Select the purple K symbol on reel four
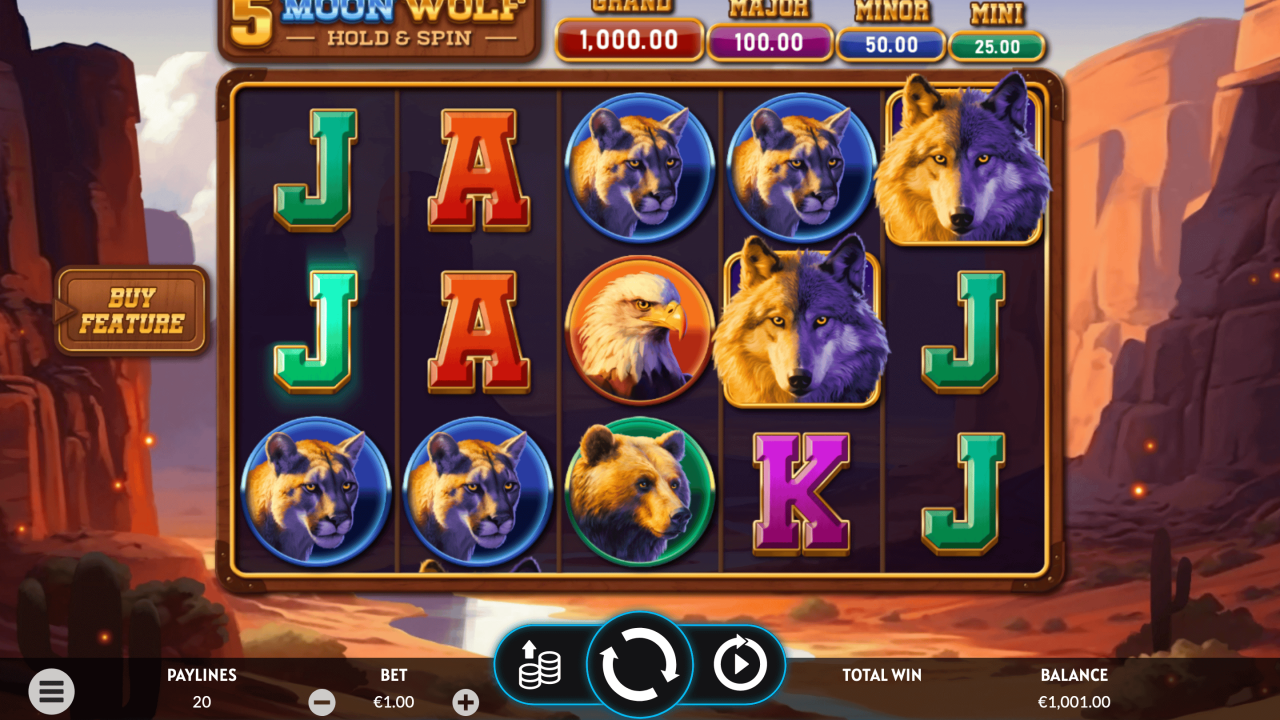 pos(802,495)
